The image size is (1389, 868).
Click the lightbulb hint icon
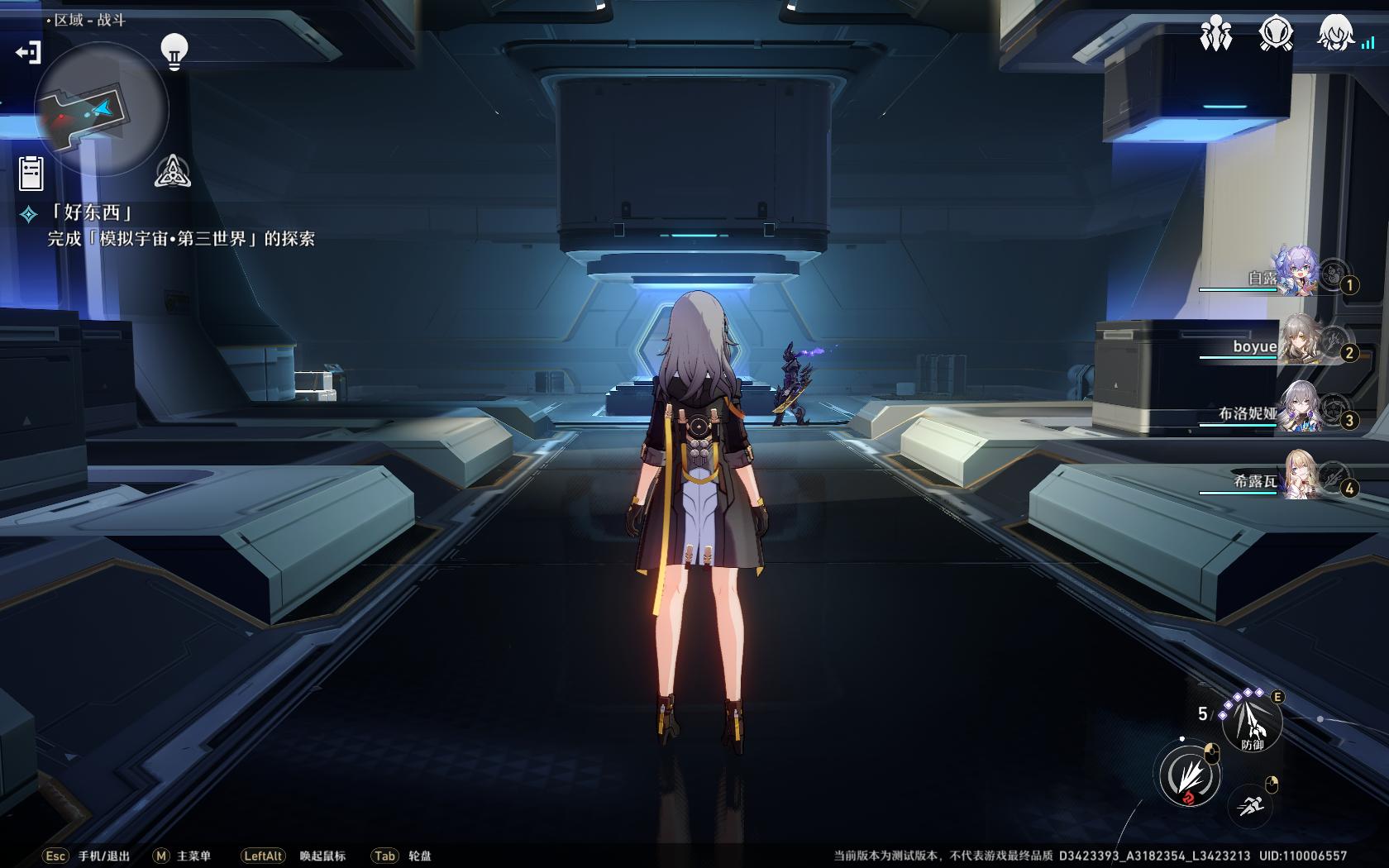coord(174,51)
